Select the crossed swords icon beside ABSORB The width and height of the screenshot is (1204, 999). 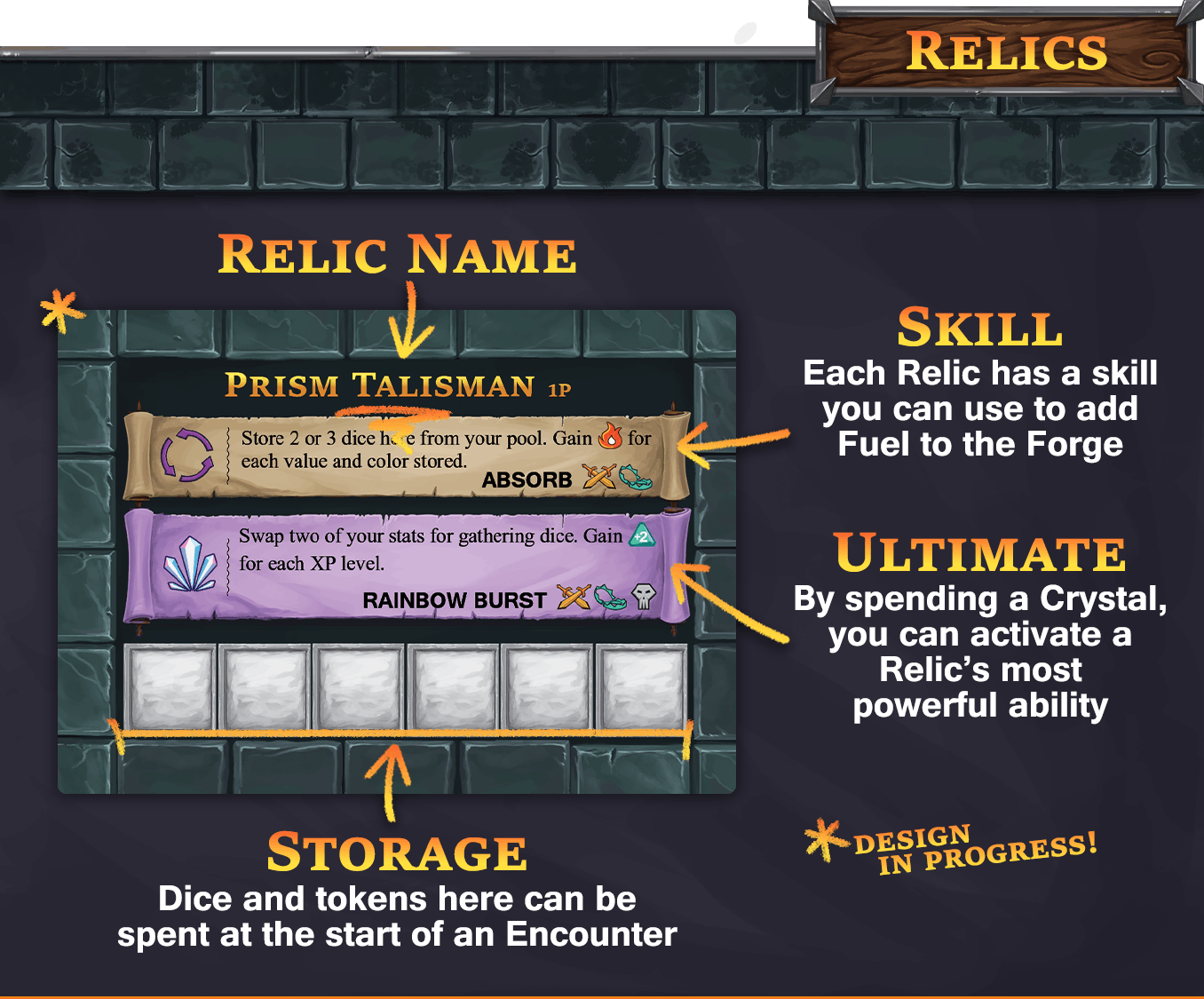(600, 477)
